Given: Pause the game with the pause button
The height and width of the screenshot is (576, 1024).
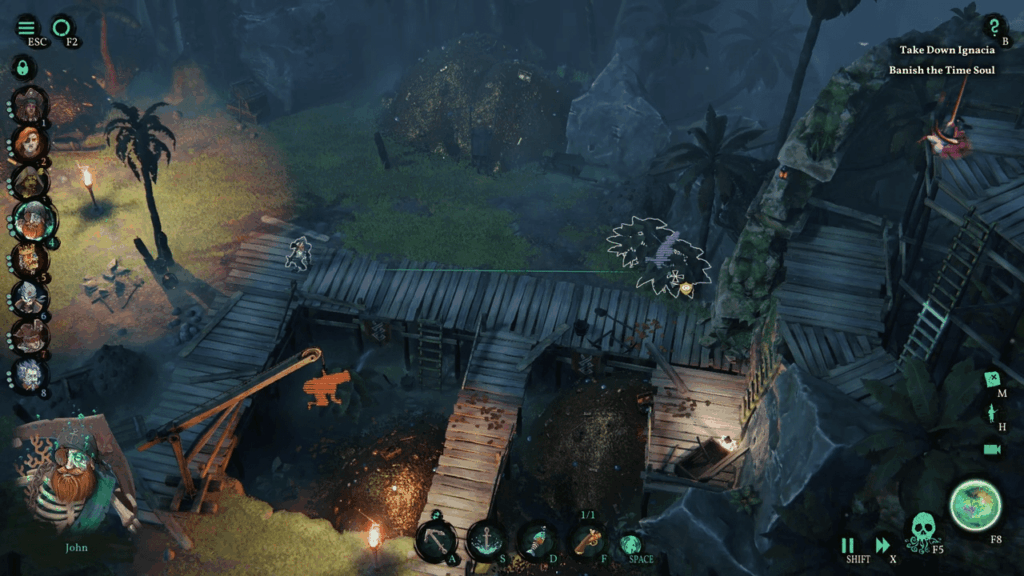Looking at the screenshot, I should (848, 546).
